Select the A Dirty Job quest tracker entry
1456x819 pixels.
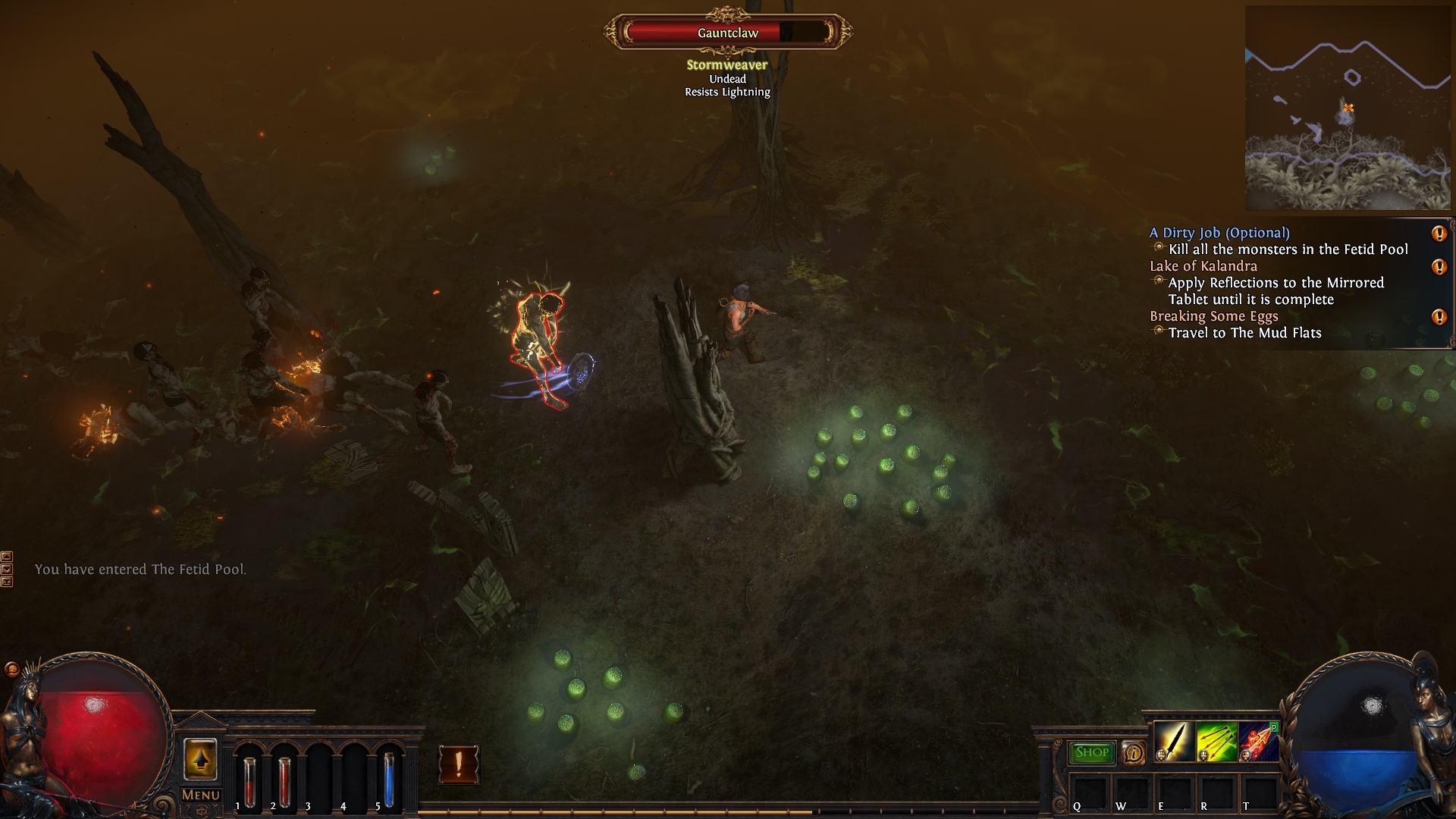pos(1219,233)
